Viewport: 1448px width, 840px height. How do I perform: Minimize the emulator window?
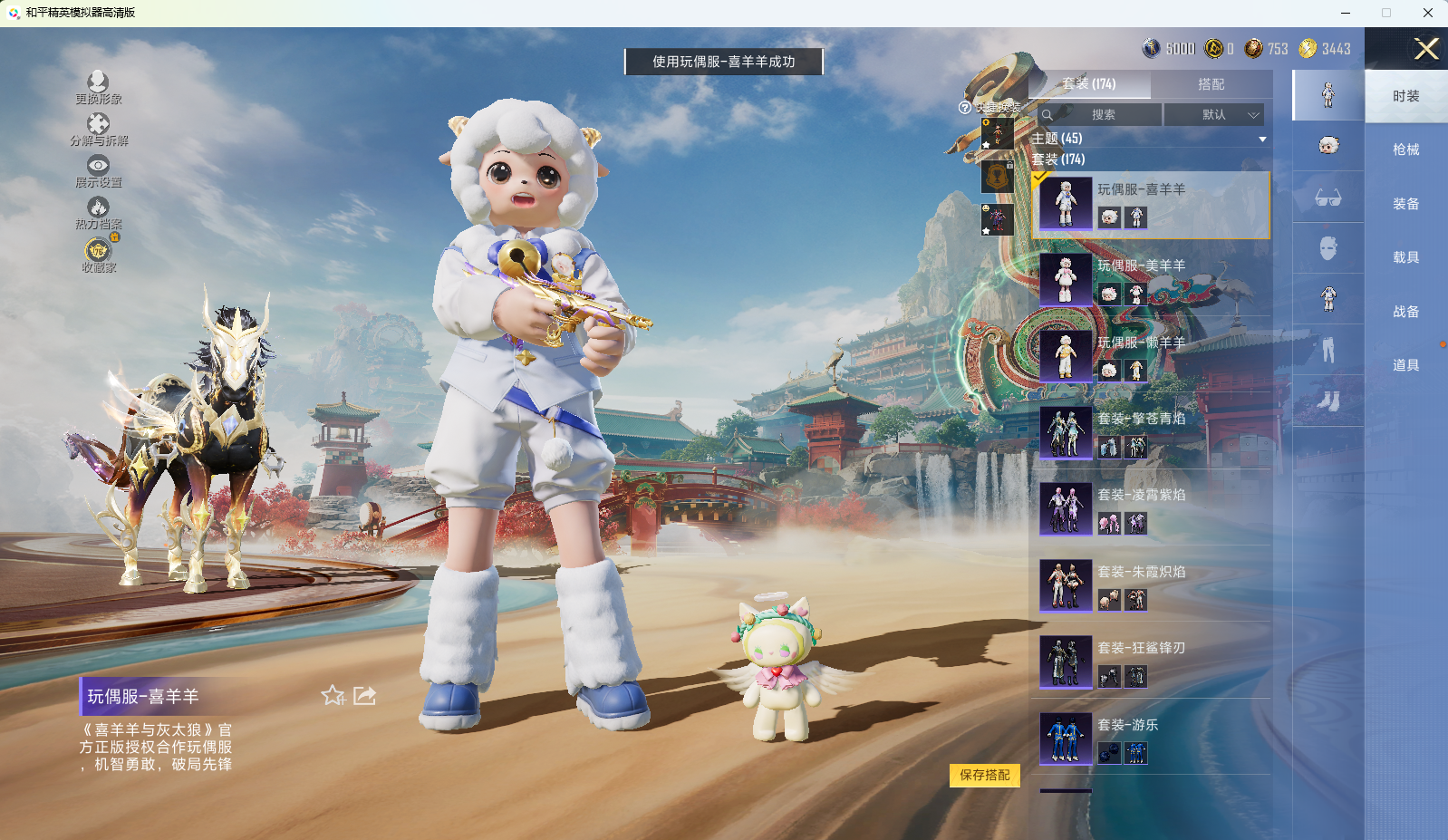(1346, 13)
